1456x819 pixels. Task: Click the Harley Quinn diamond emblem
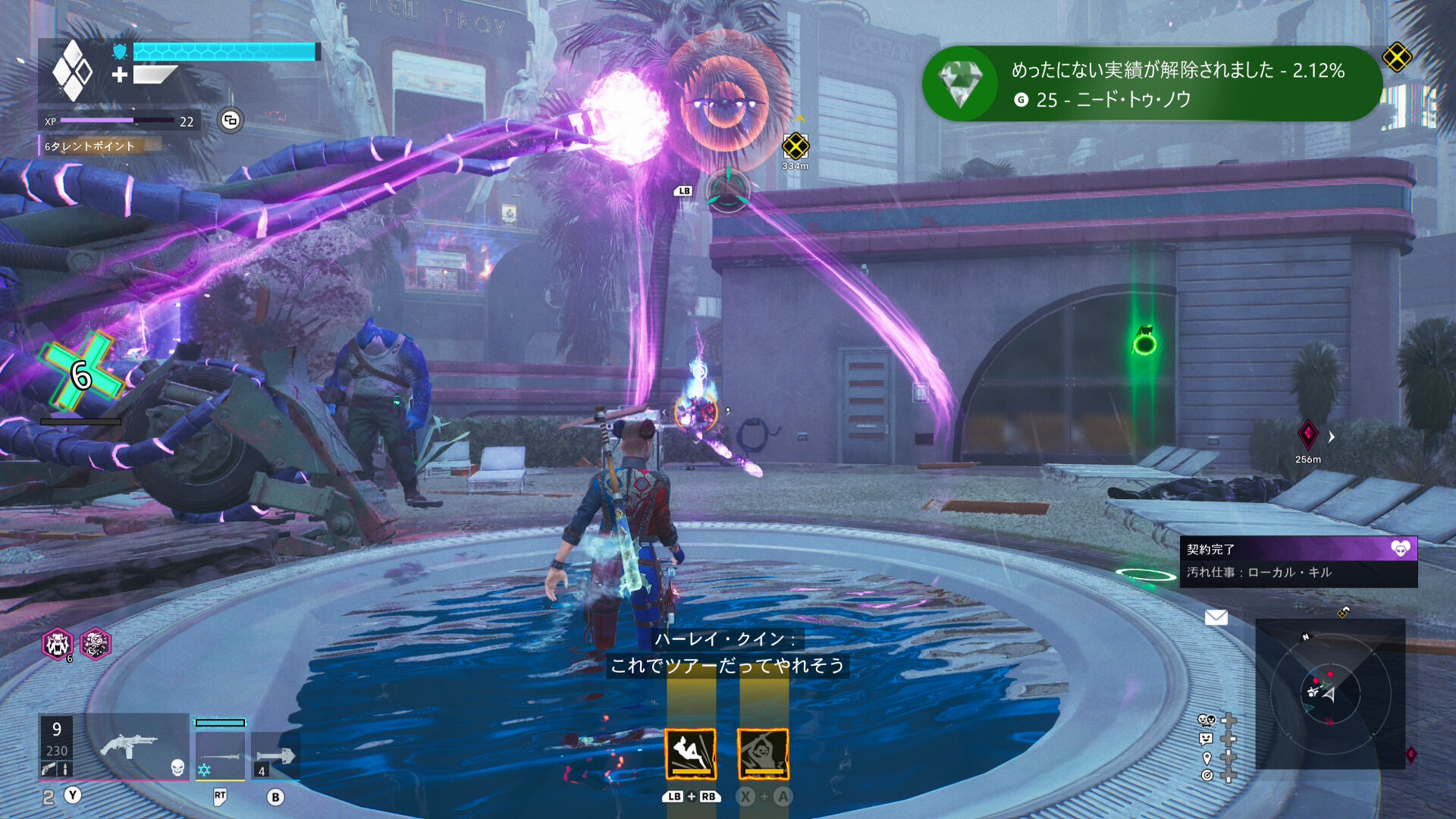[x=73, y=71]
